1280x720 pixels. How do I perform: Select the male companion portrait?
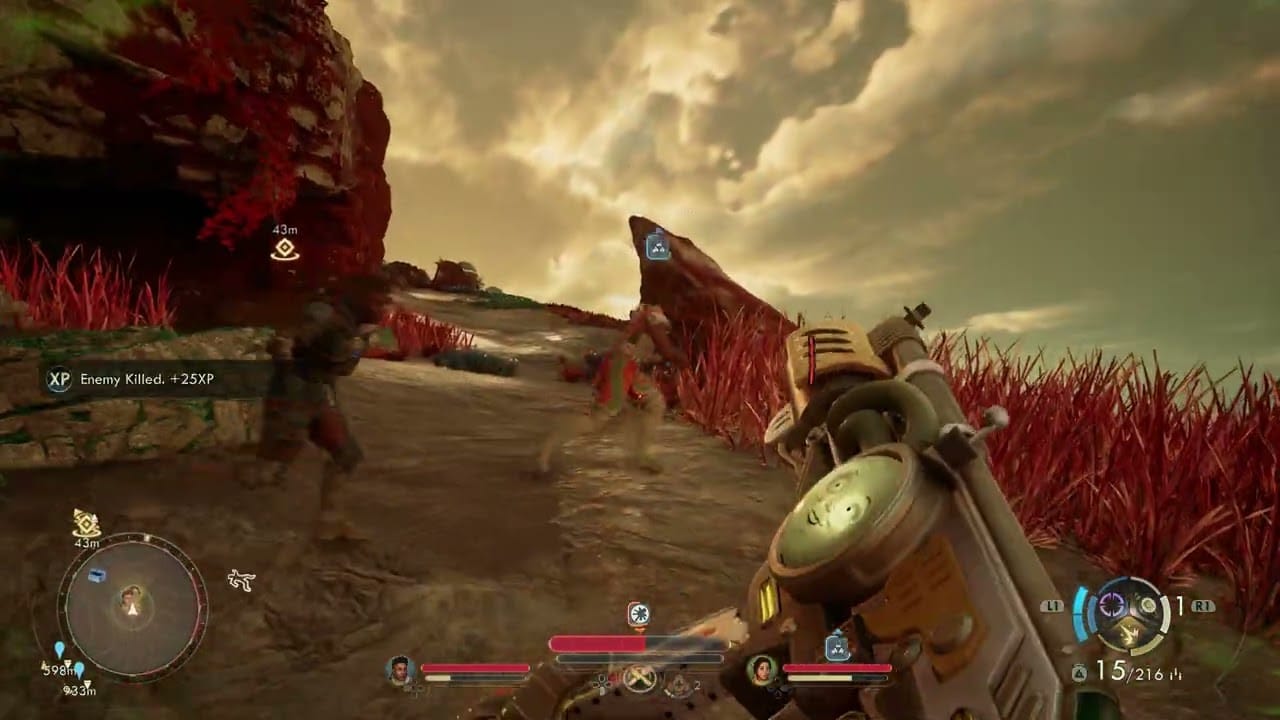tap(400, 670)
